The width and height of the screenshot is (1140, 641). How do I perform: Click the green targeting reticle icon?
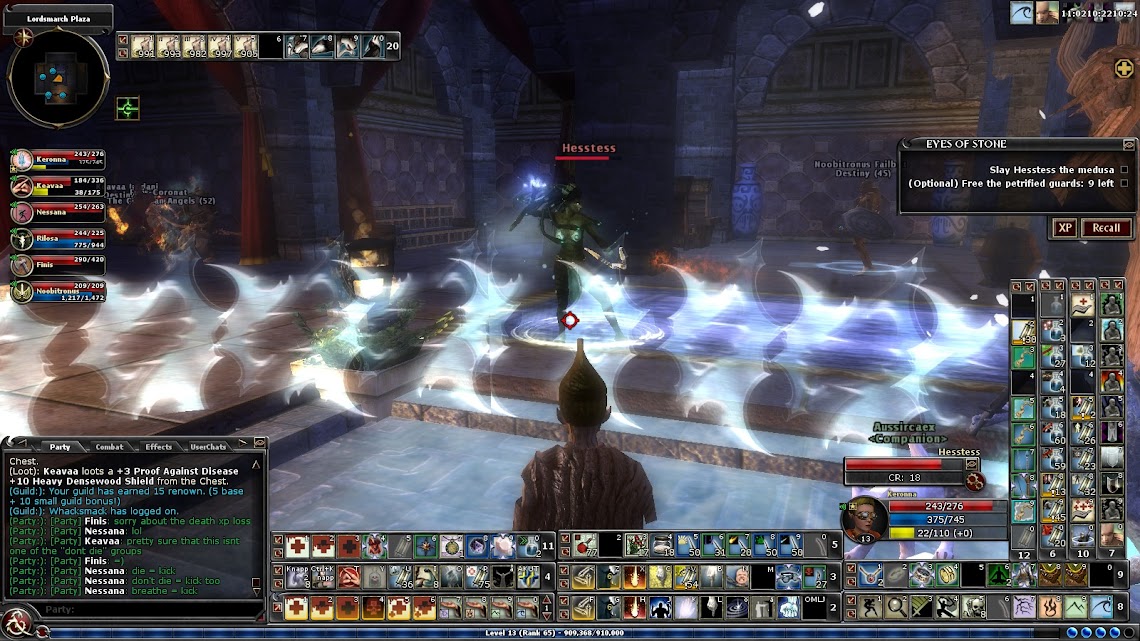point(127,108)
